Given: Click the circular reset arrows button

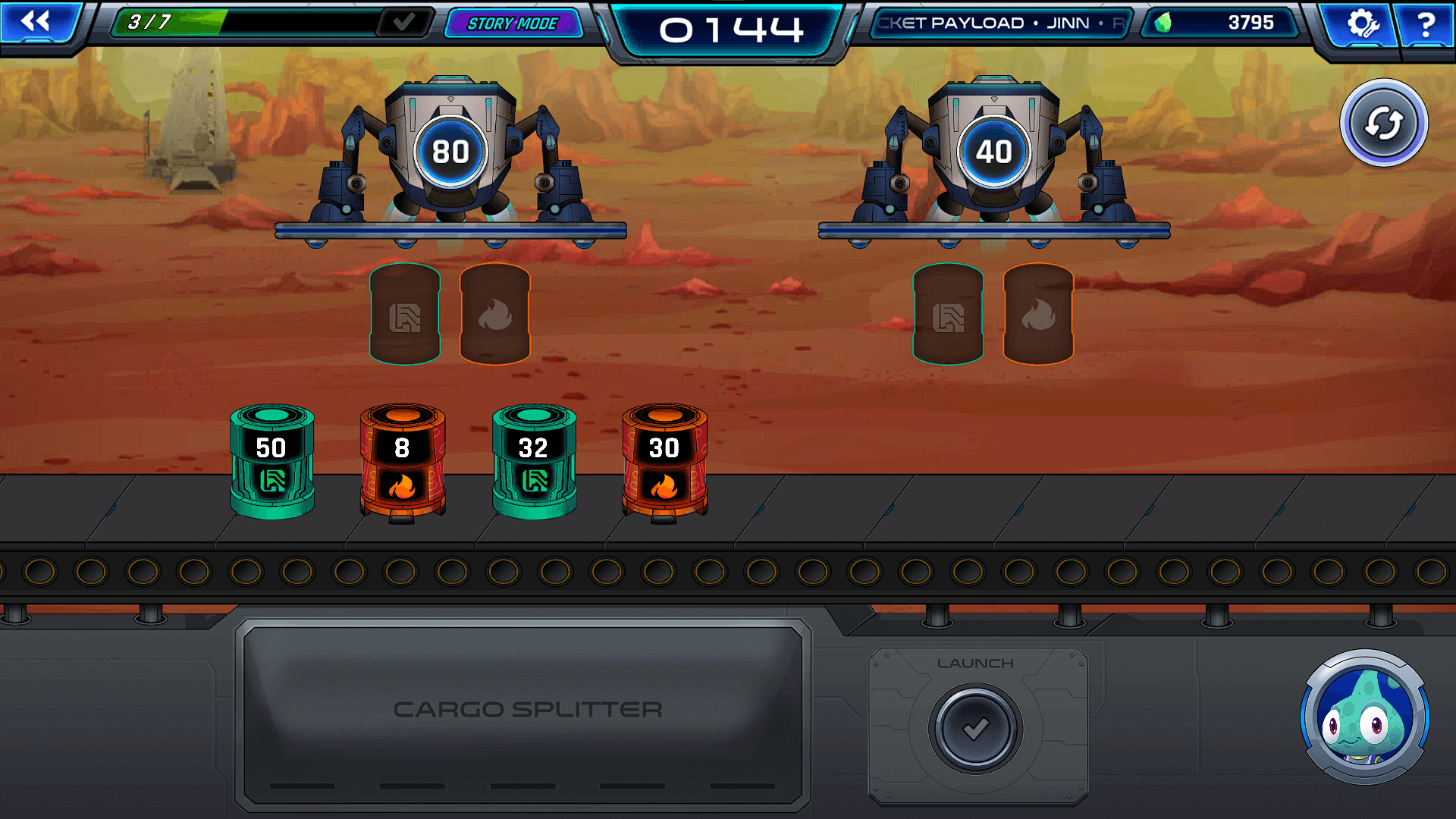Looking at the screenshot, I should point(1383,123).
